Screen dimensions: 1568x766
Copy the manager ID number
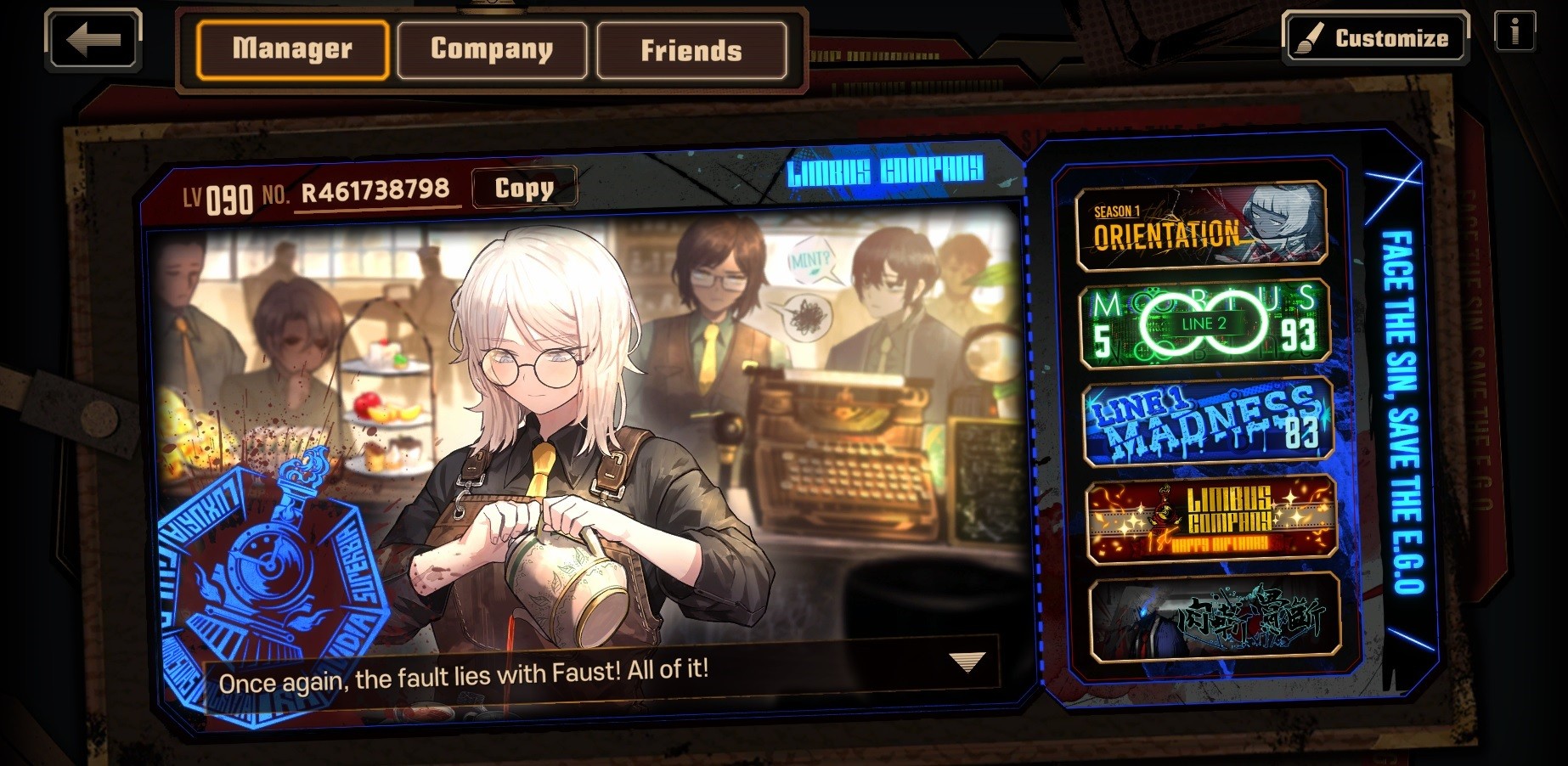click(524, 188)
